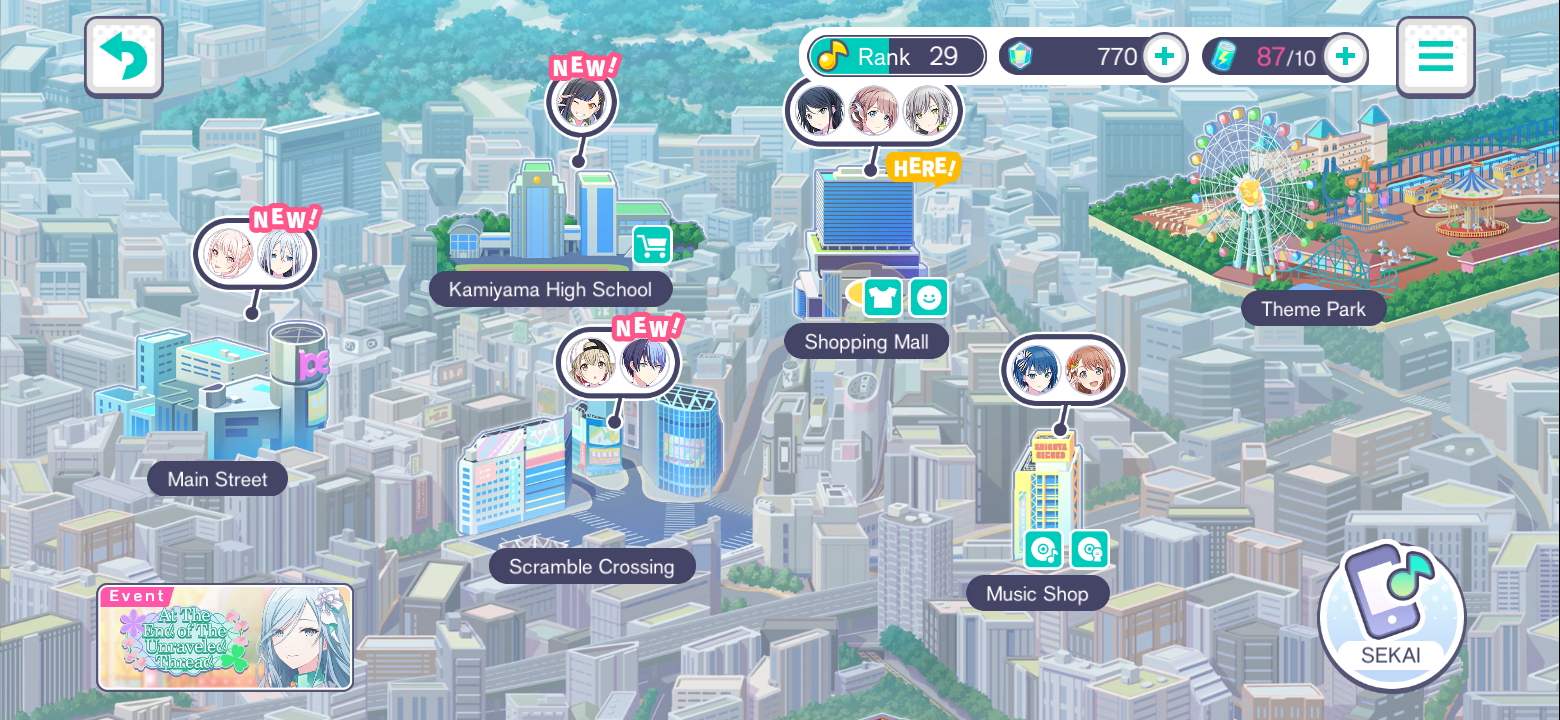Tap the 87/10 energy gauge
Viewport: 1560px width, 720px height.
(x=1285, y=57)
